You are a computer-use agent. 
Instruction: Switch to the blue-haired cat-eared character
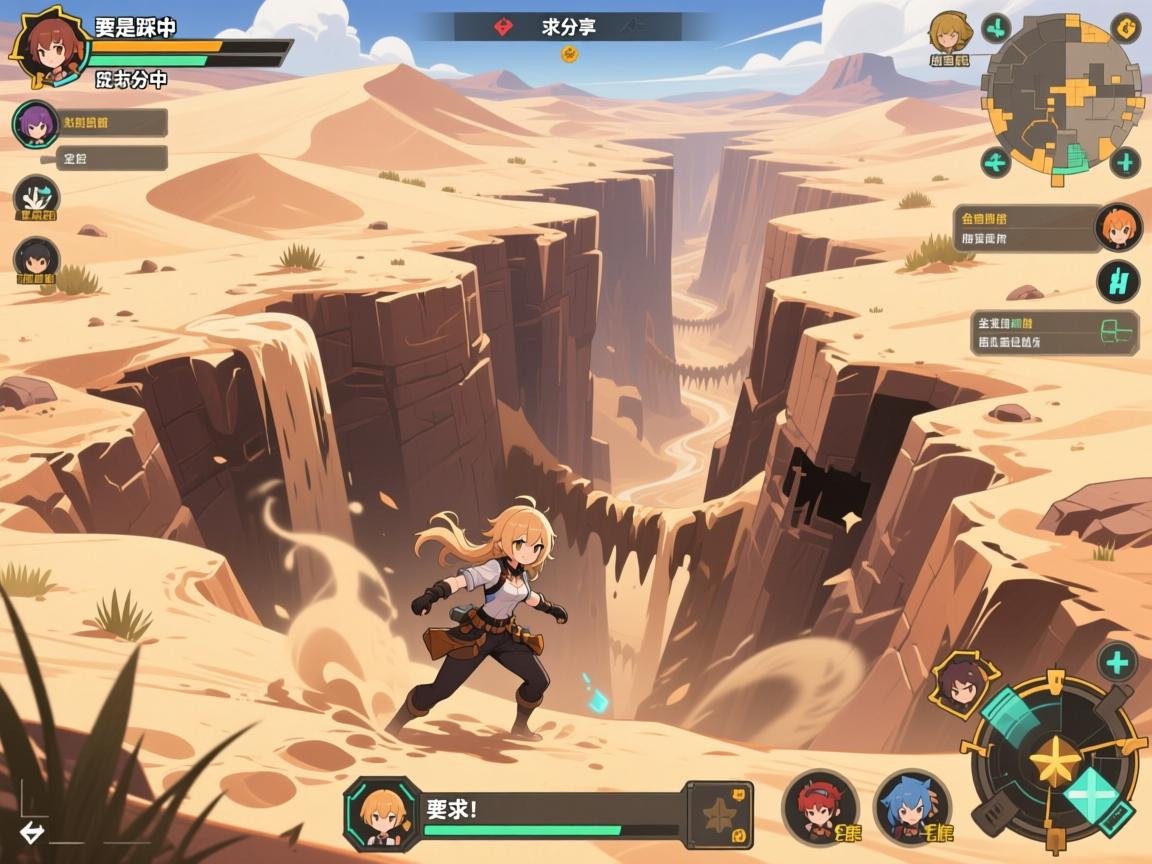(x=911, y=806)
